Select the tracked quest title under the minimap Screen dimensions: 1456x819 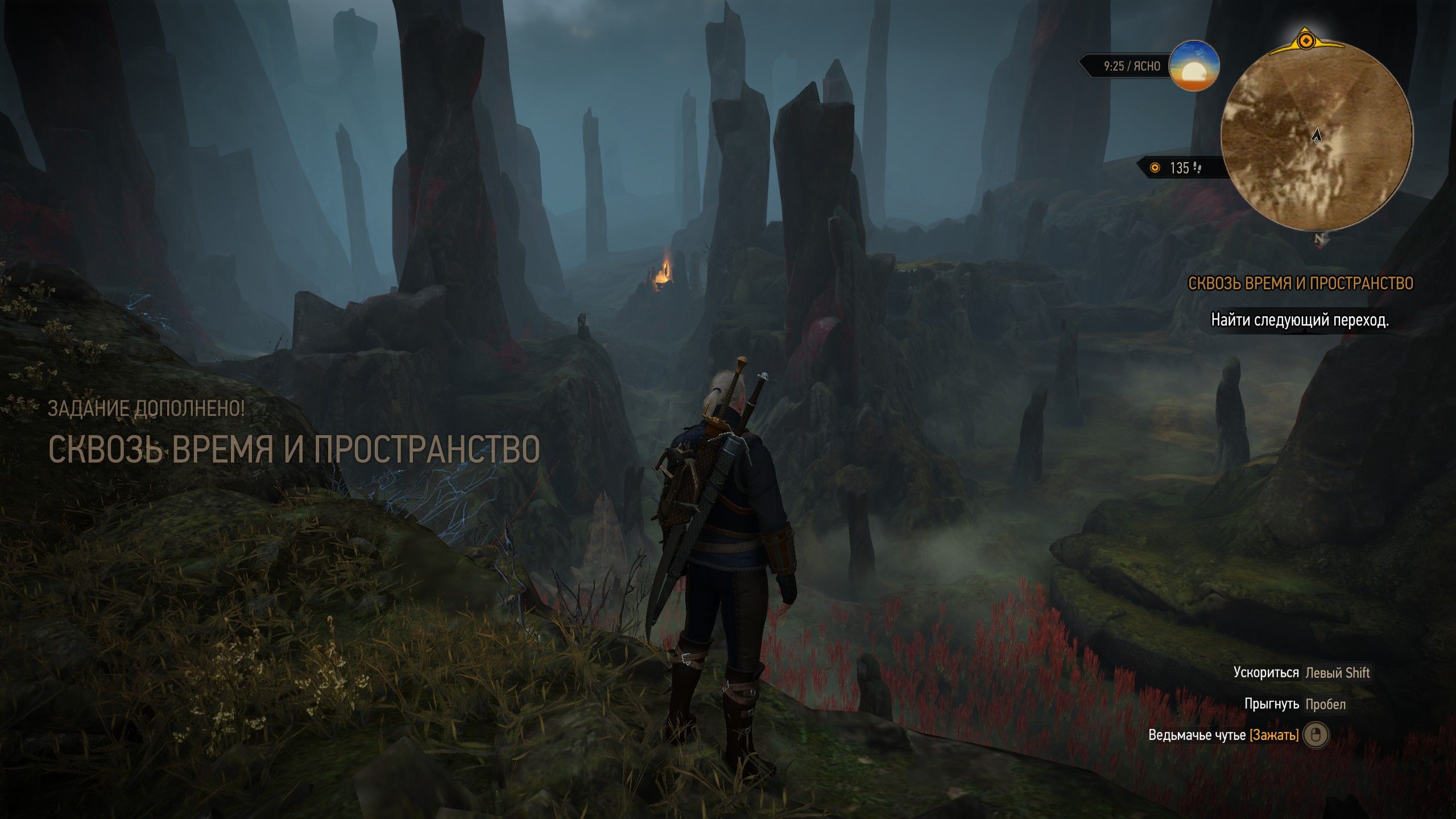click(1300, 284)
